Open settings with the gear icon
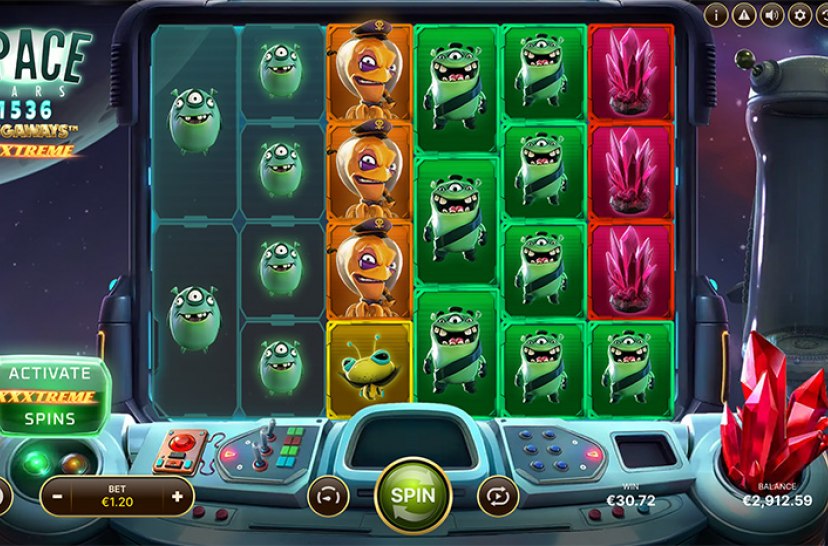The height and width of the screenshot is (546, 828). [799, 14]
